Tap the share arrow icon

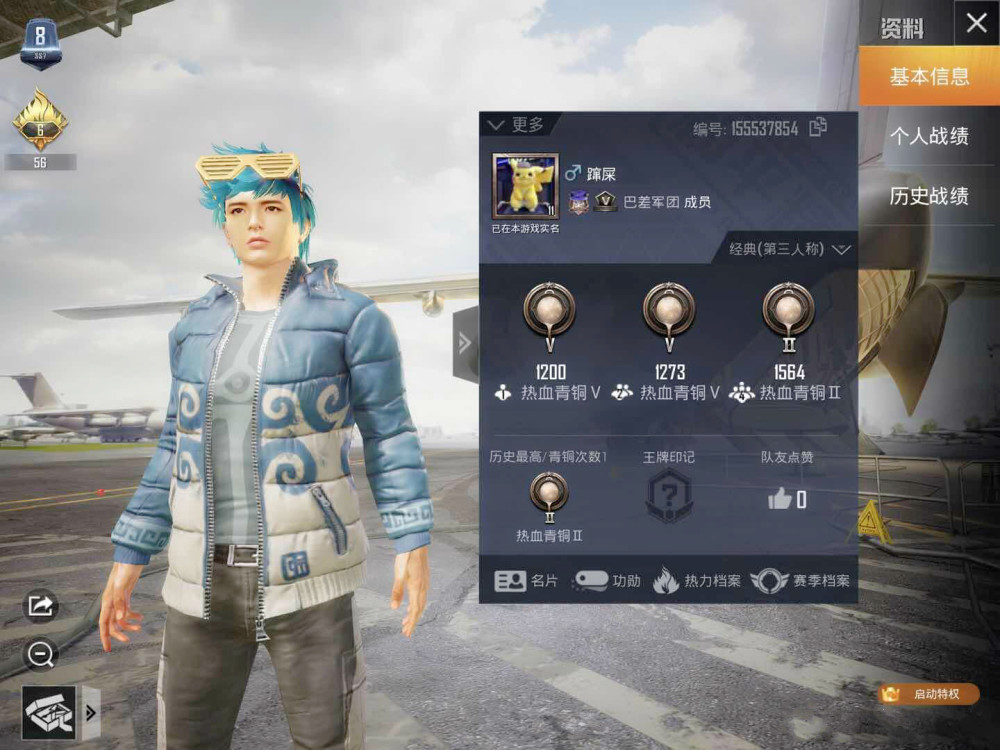(x=41, y=605)
